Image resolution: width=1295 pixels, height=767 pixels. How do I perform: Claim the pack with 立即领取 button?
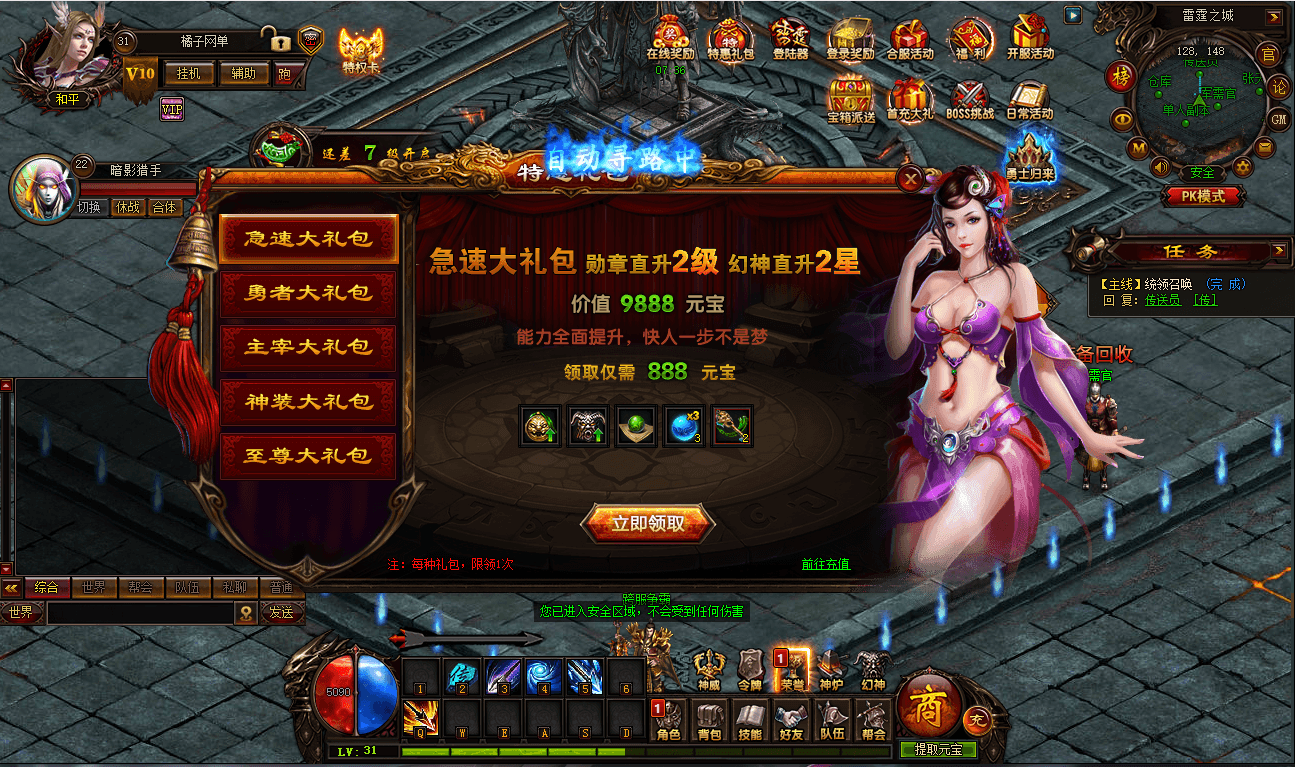click(647, 524)
